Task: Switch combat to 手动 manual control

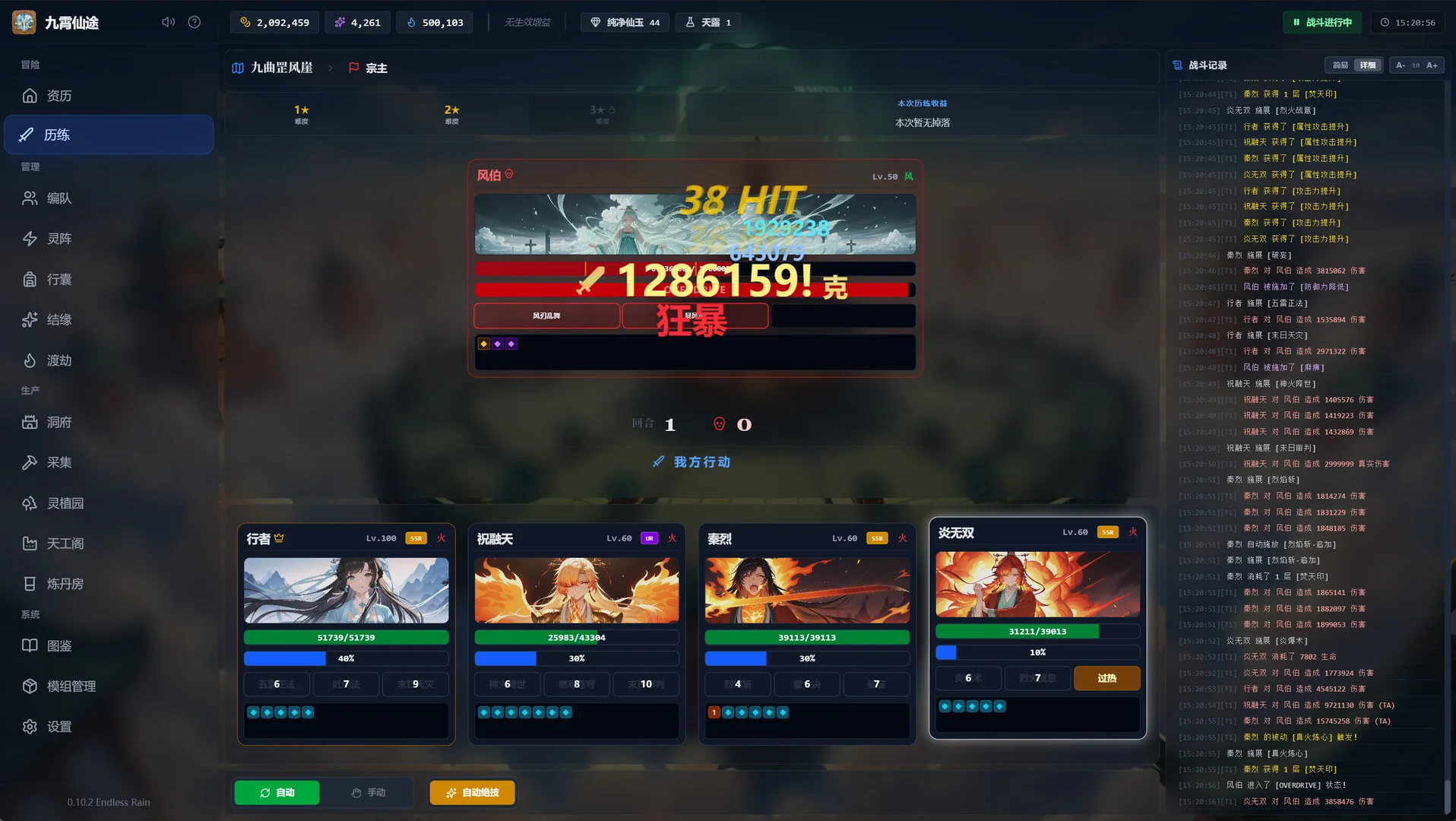Action: [370, 792]
